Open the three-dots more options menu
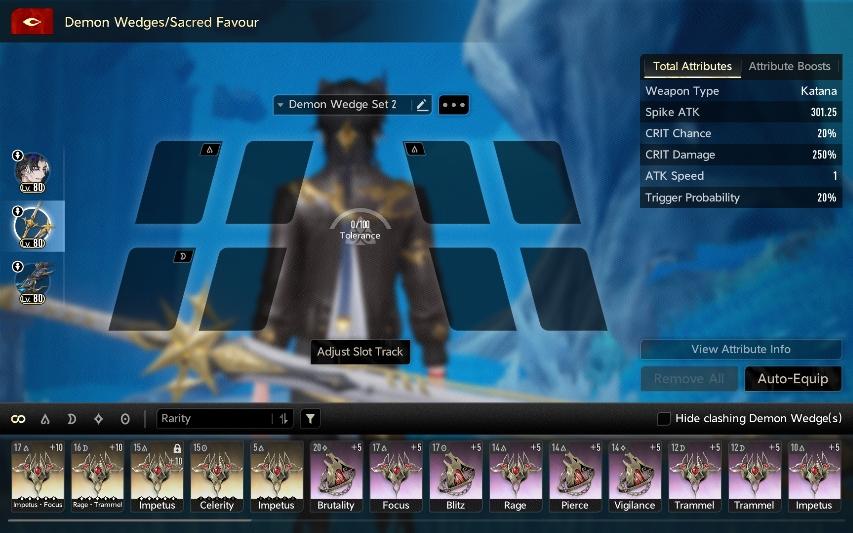Viewport: 853px width, 533px height. (x=453, y=104)
